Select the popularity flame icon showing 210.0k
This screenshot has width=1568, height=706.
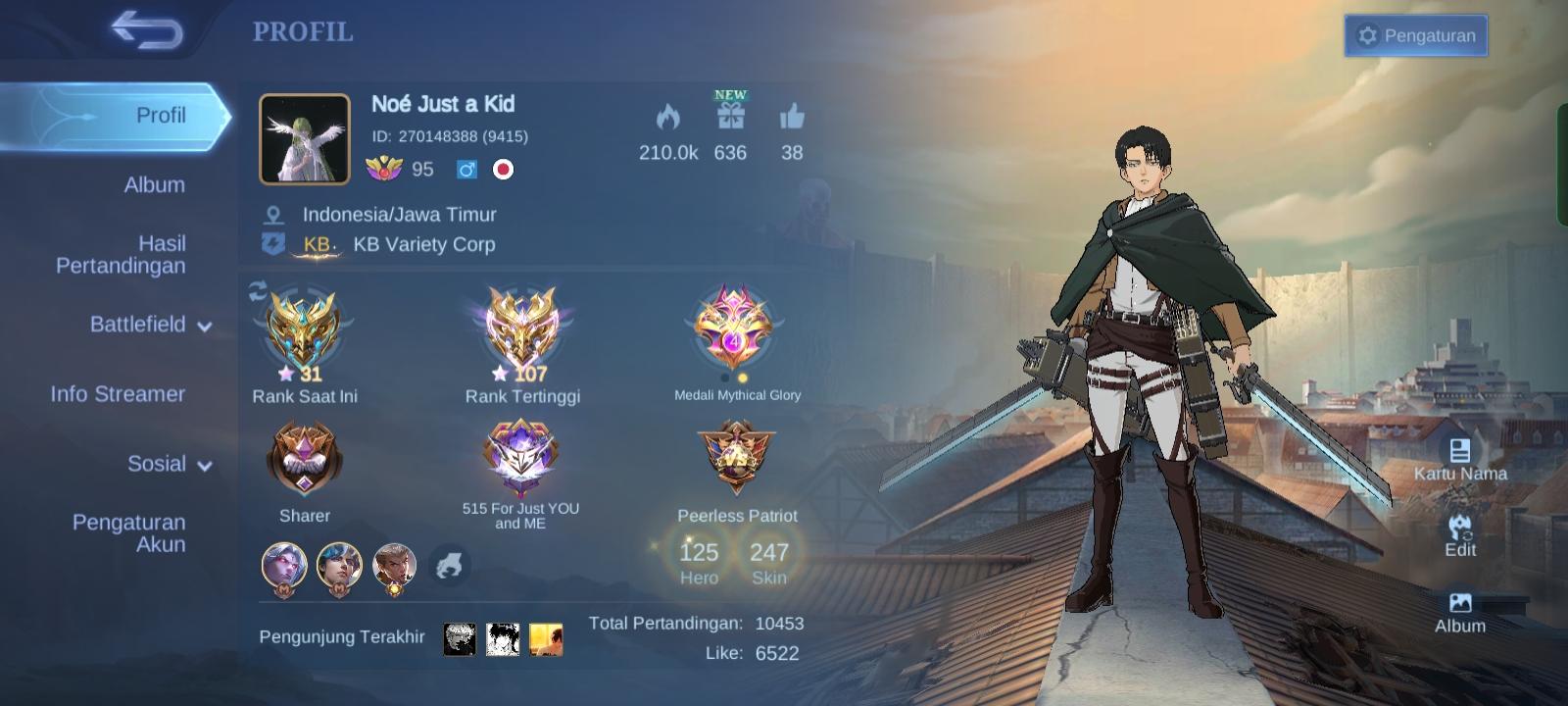(x=667, y=117)
